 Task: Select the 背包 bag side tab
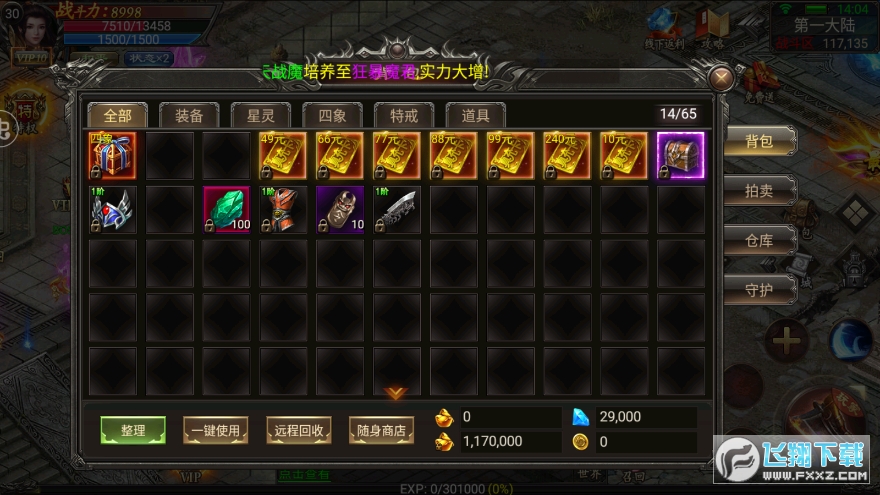click(x=759, y=141)
